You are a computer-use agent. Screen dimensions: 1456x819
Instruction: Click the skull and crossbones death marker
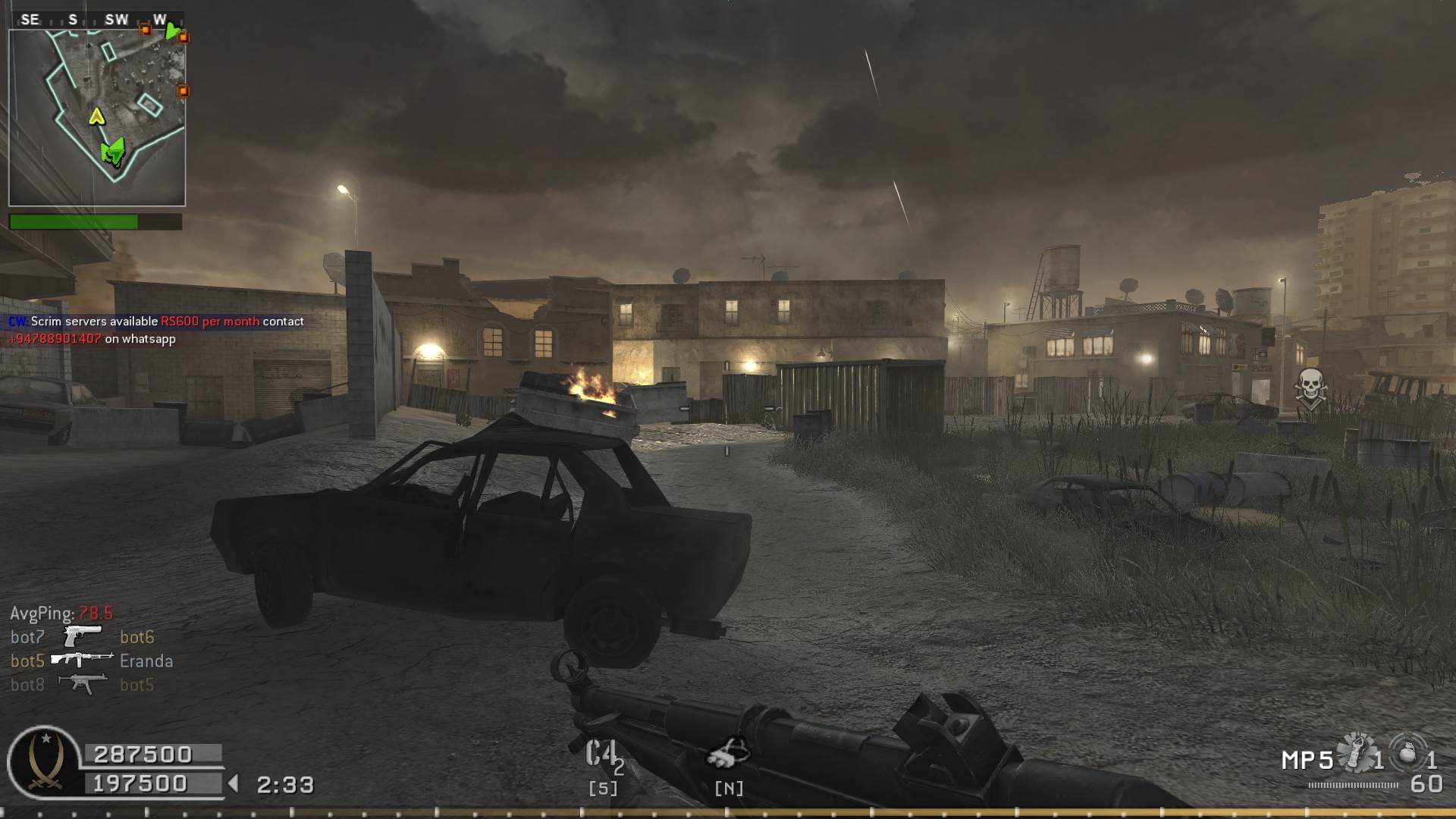click(x=1310, y=387)
